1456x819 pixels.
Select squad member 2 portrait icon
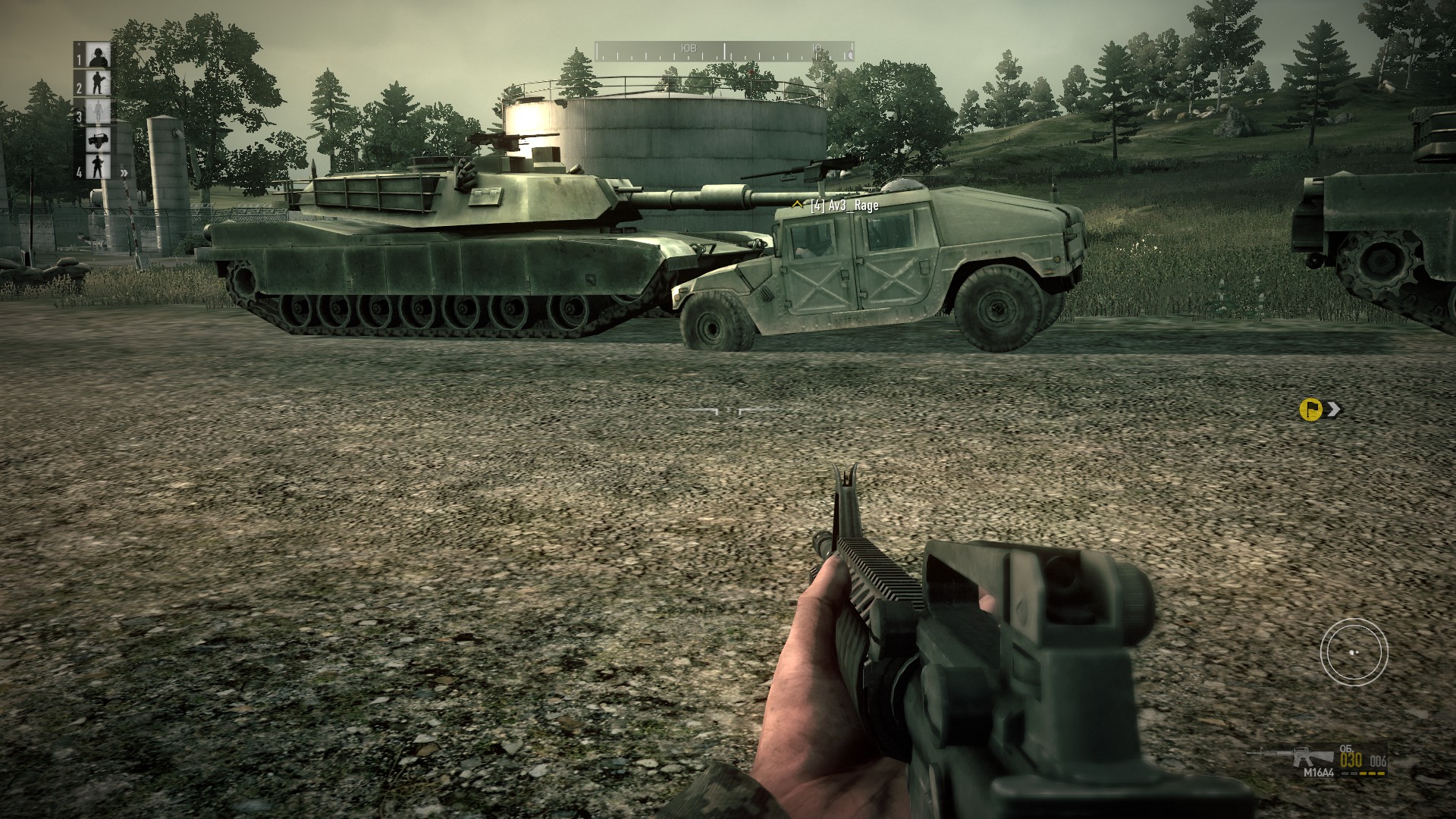[96, 83]
